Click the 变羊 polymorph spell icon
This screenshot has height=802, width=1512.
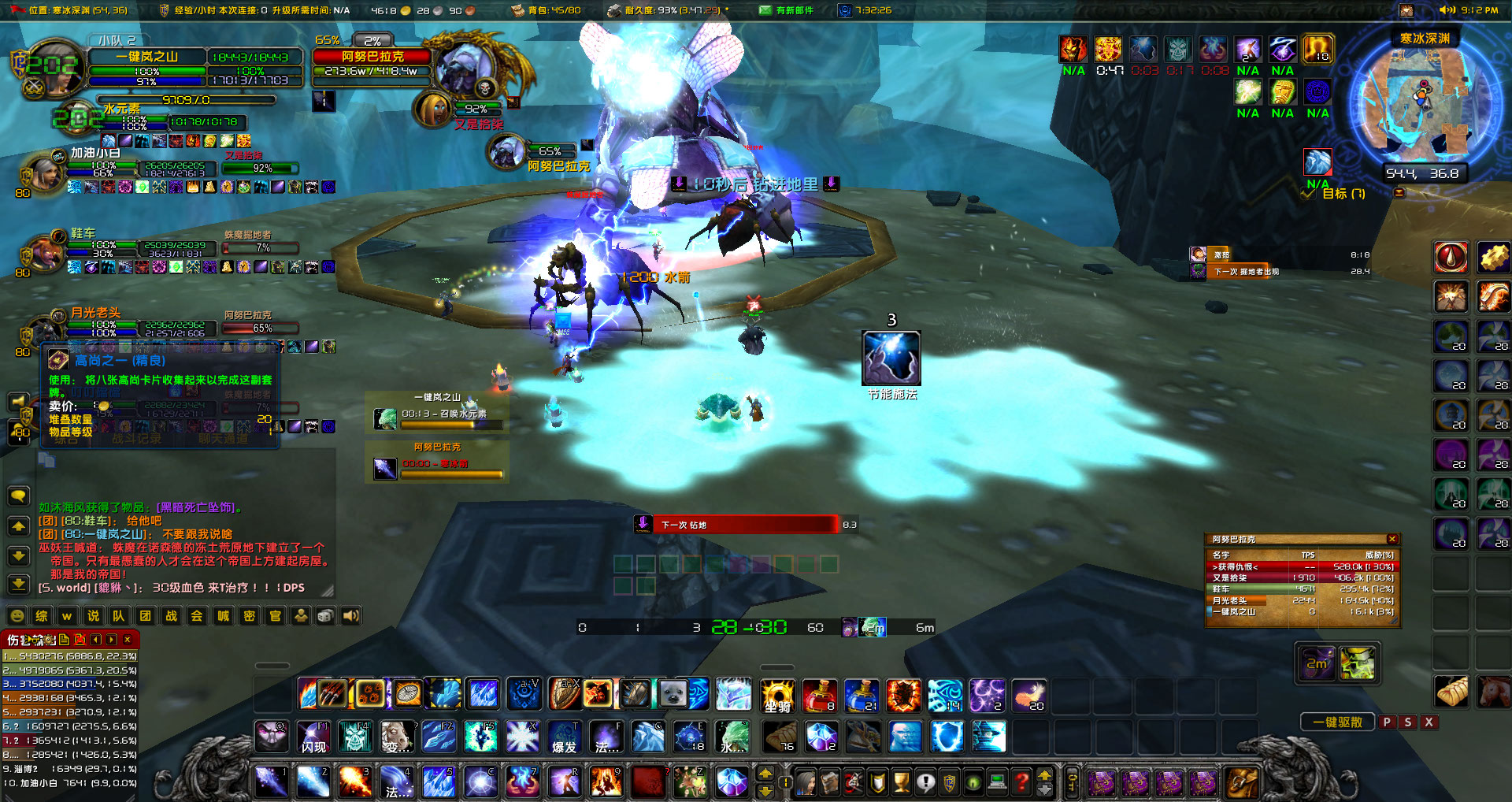pyautogui.click(x=398, y=737)
